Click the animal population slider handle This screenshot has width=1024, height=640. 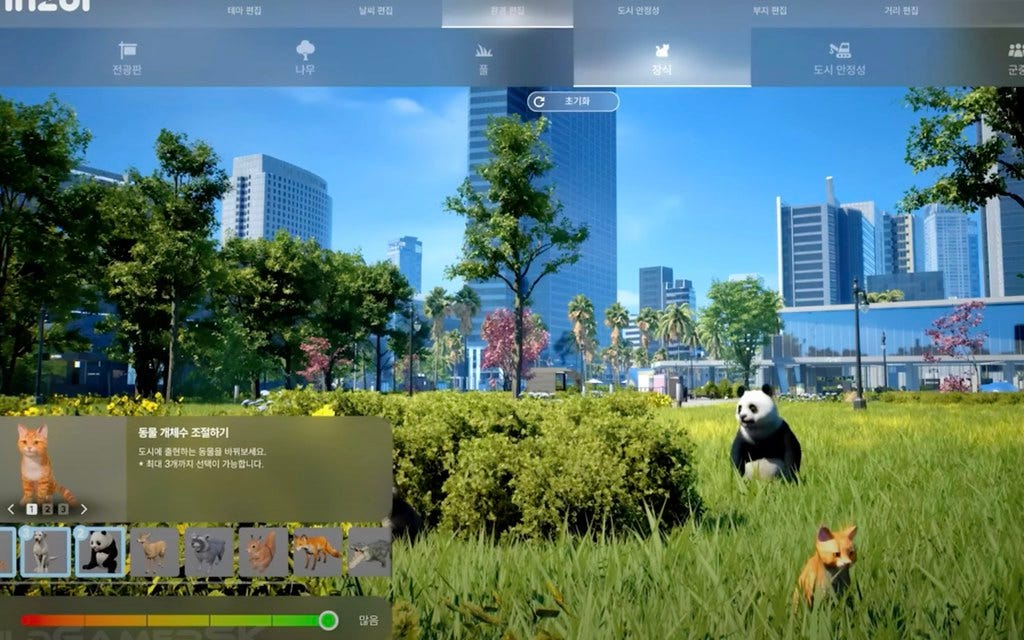328,620
